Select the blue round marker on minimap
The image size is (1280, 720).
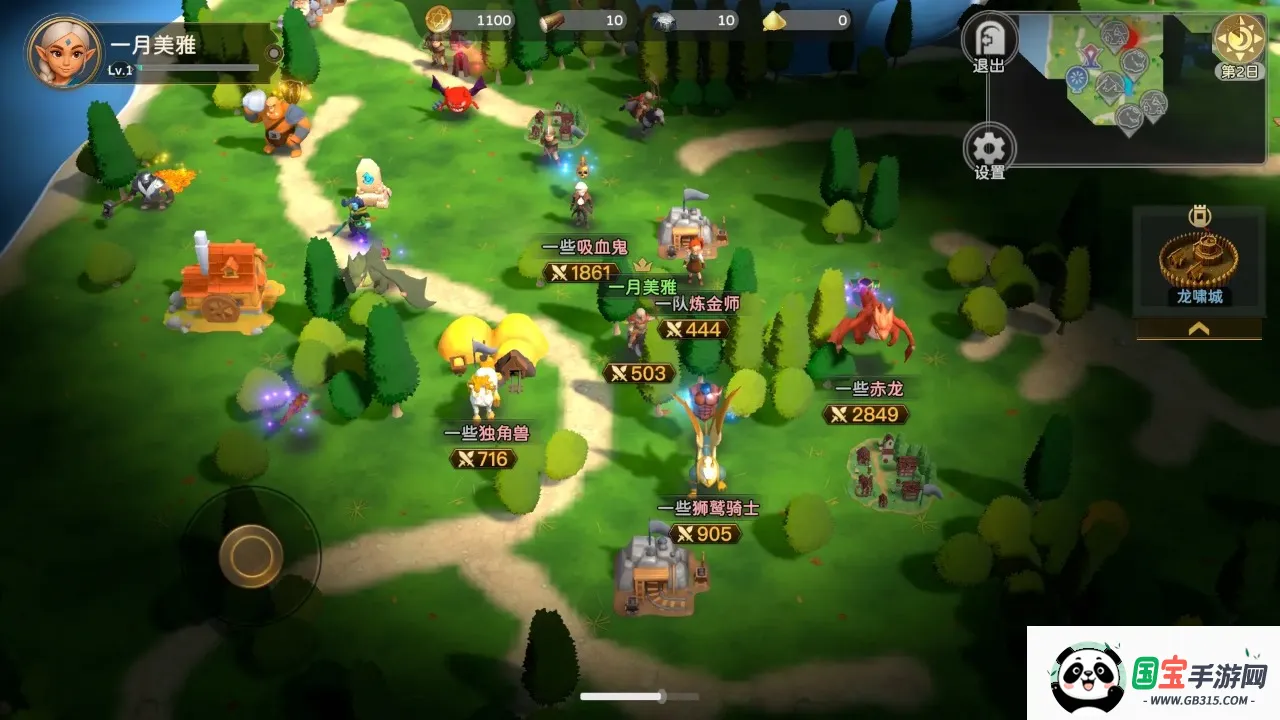click(x=1077, y=78)
